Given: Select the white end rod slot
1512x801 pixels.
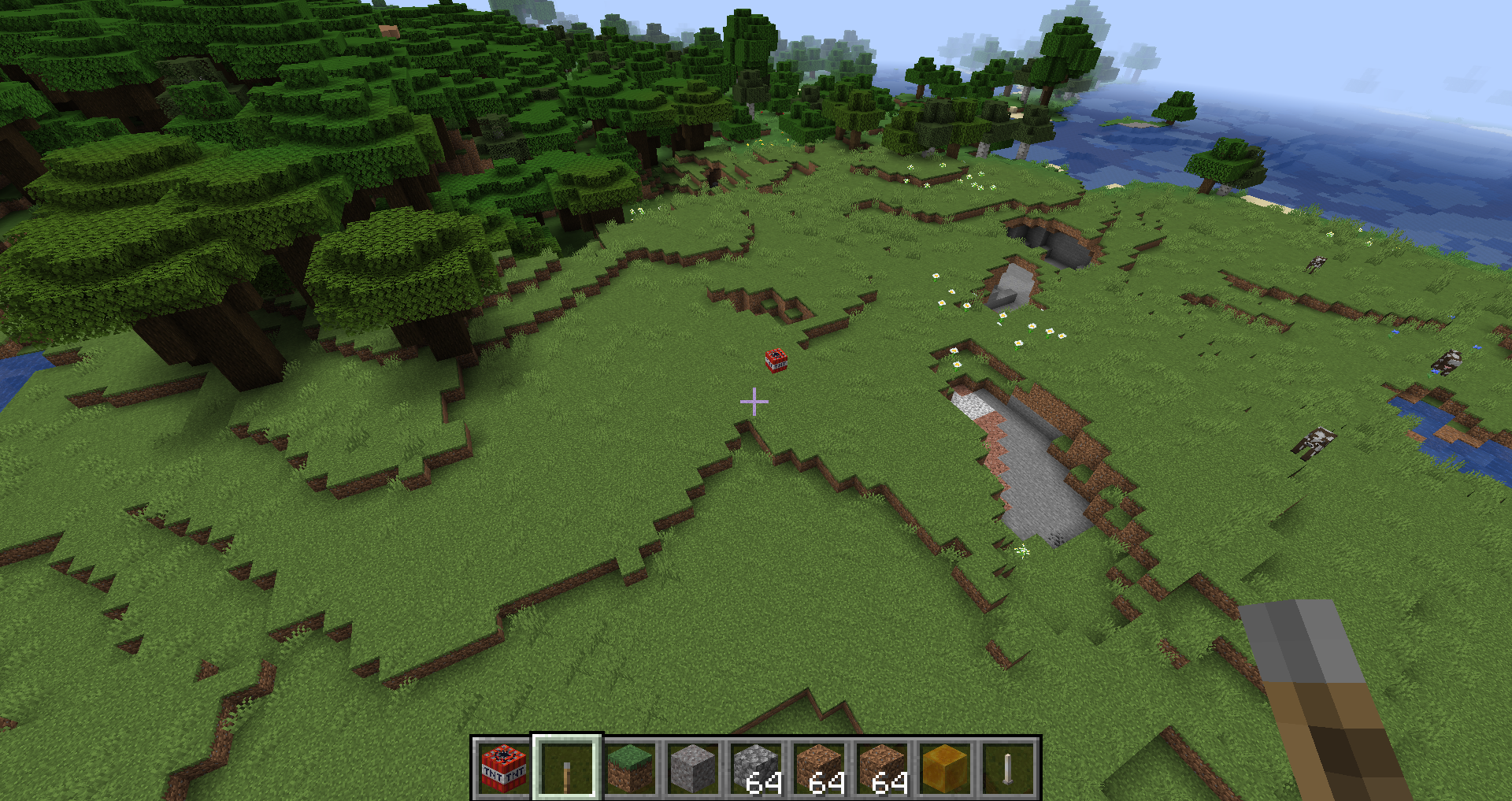Looking at the screenshot, I should click(x=1008, y=768).
